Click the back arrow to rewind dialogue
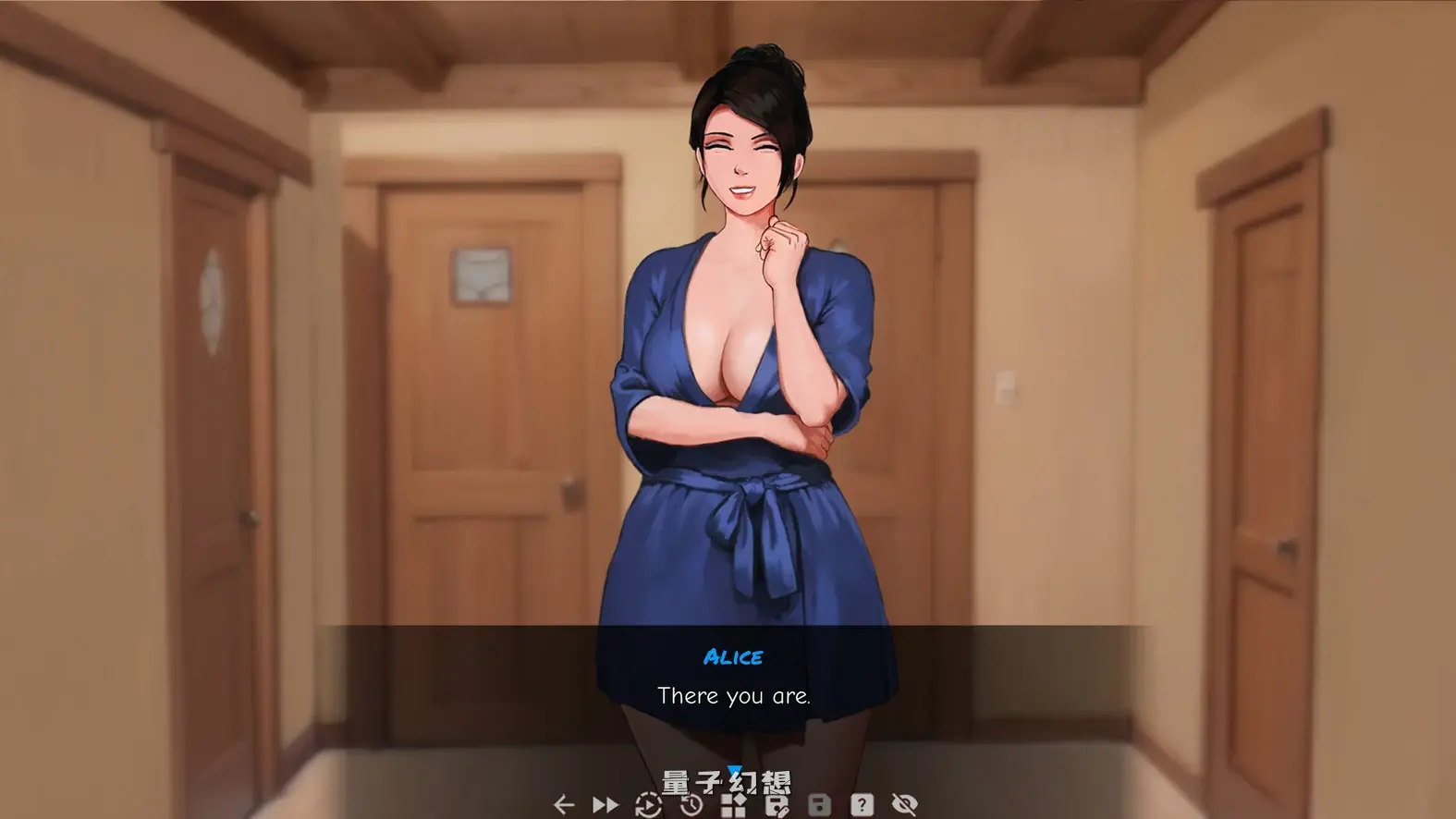1456x819 pixels. coord(566,804)
